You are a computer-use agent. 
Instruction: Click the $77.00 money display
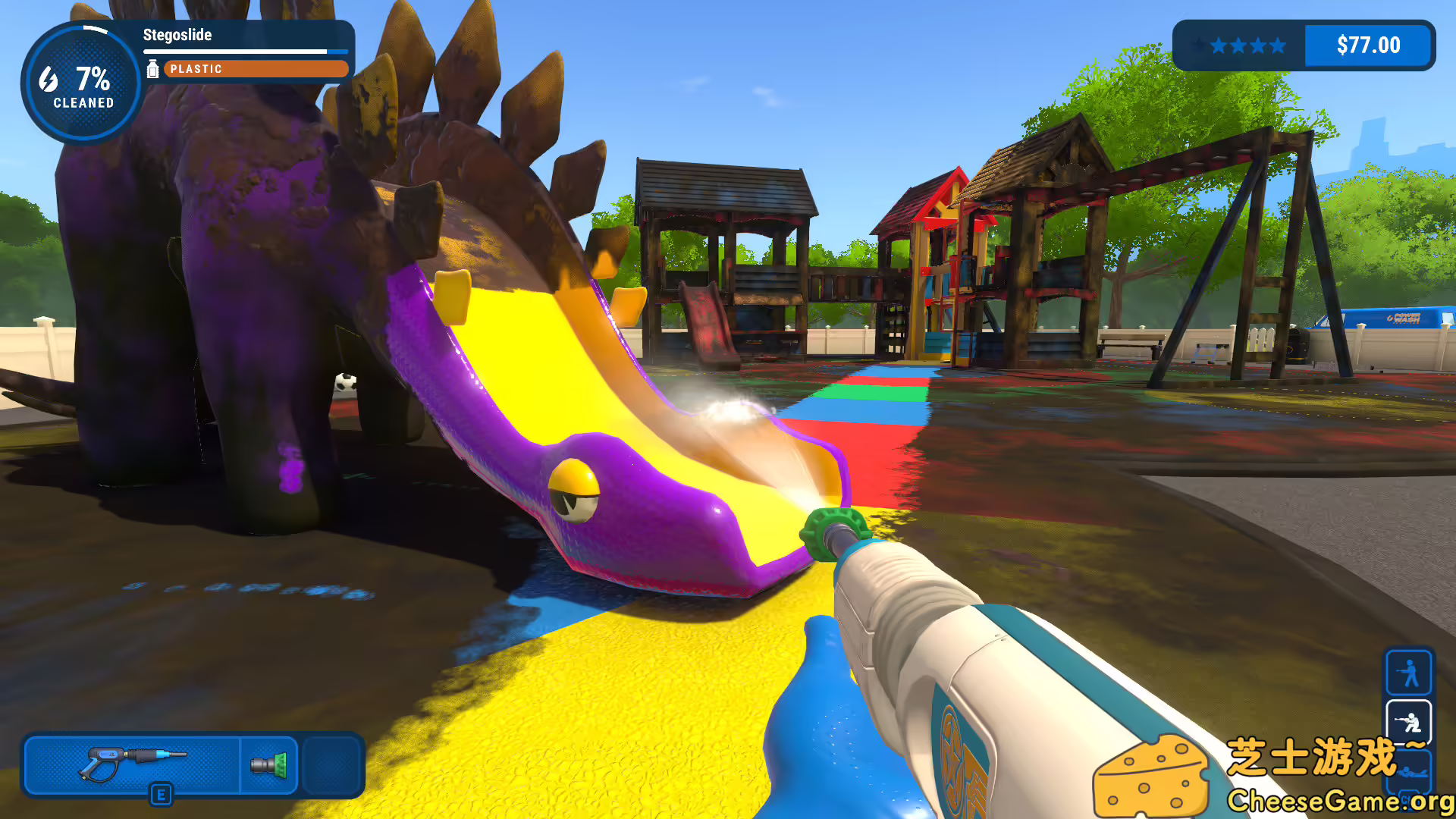coord(1369,45)
